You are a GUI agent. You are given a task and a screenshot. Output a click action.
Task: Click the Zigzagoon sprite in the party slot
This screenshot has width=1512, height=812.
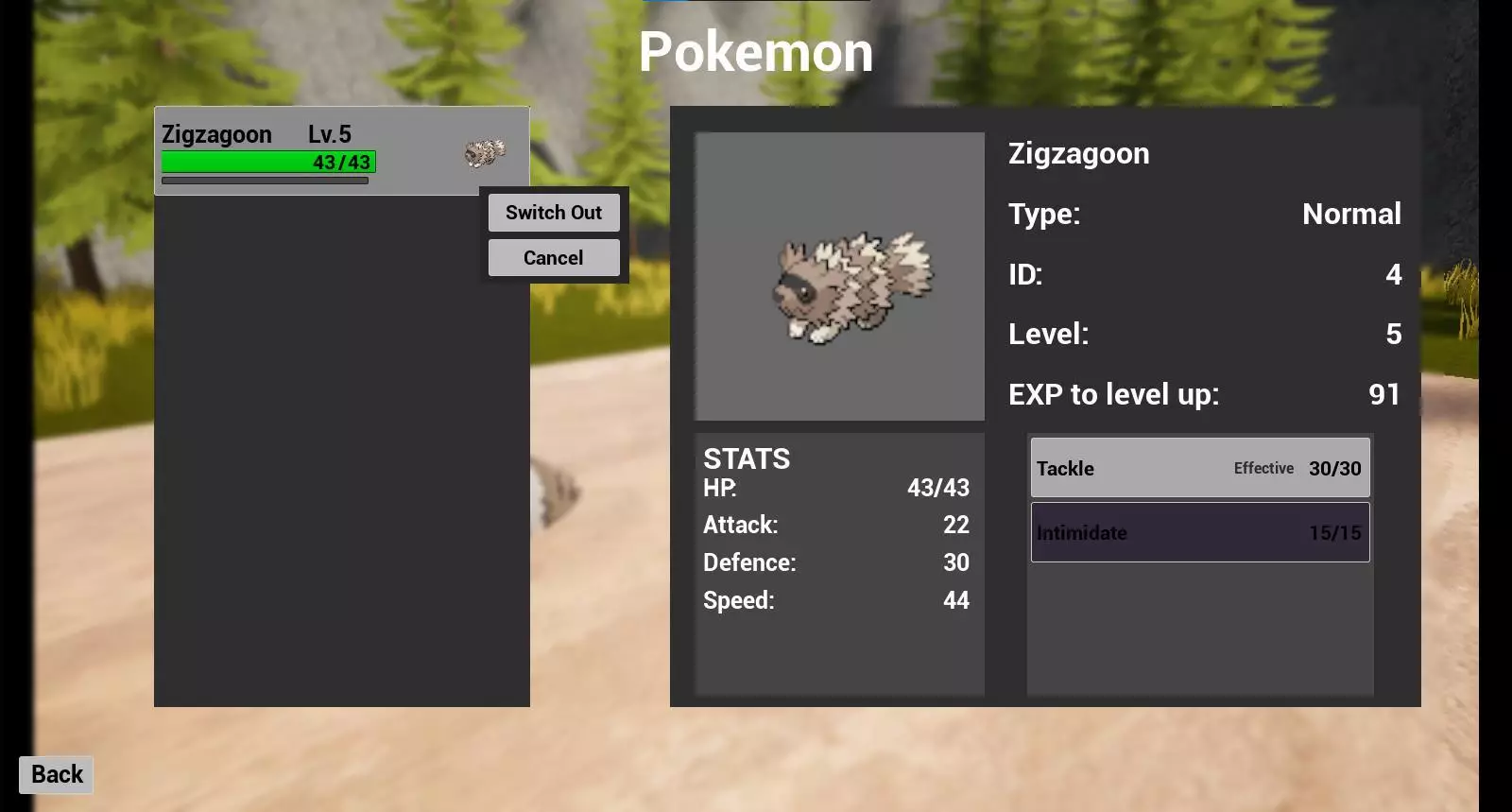[x=485, y=154]
